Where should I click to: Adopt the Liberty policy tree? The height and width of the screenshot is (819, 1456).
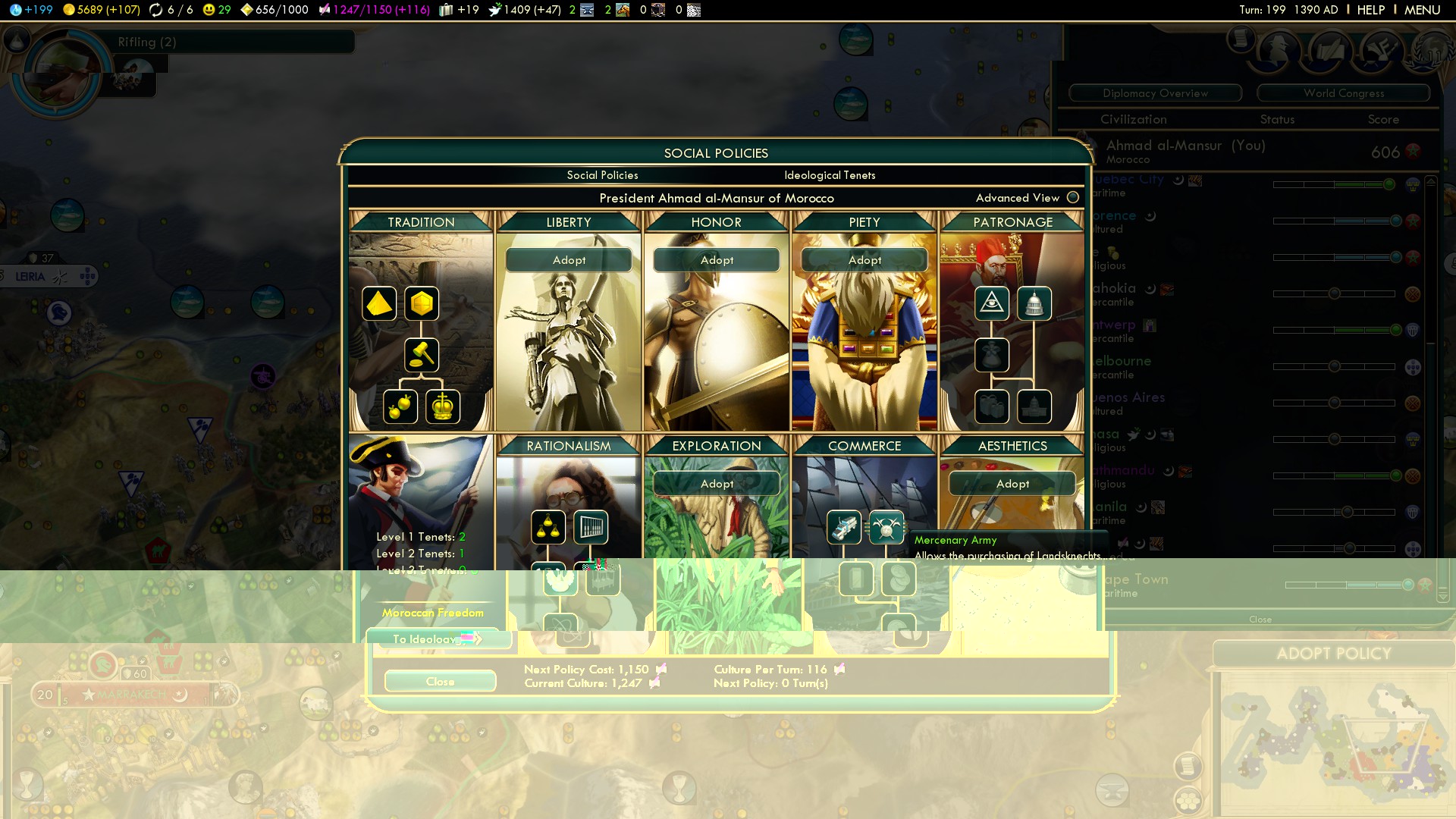569,260
